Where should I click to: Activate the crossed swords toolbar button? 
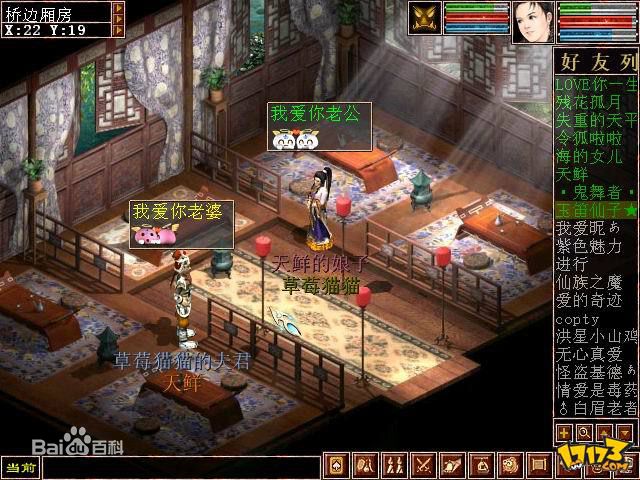coord(423,465)
